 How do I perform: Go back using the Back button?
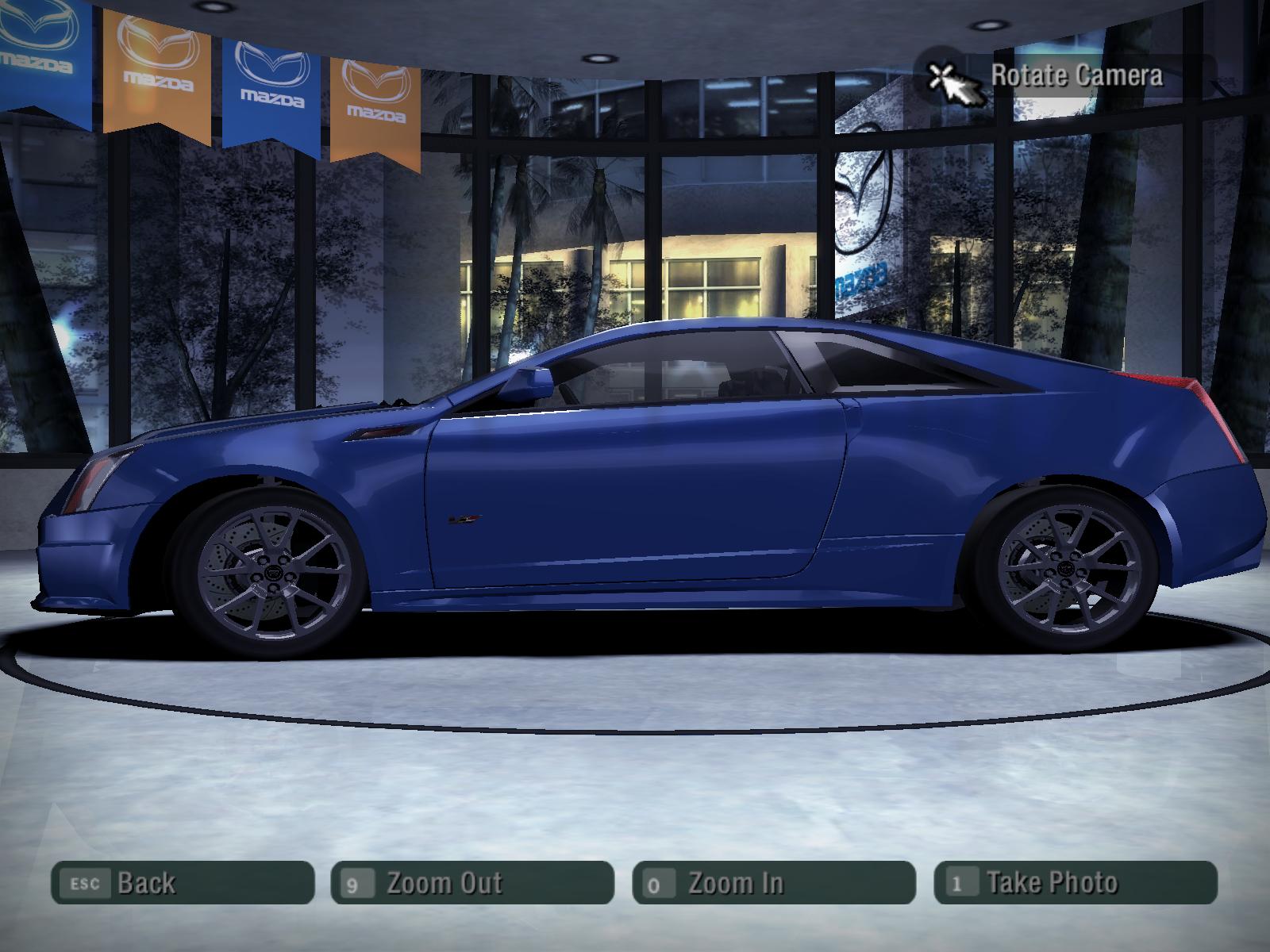tap(183, 882)
